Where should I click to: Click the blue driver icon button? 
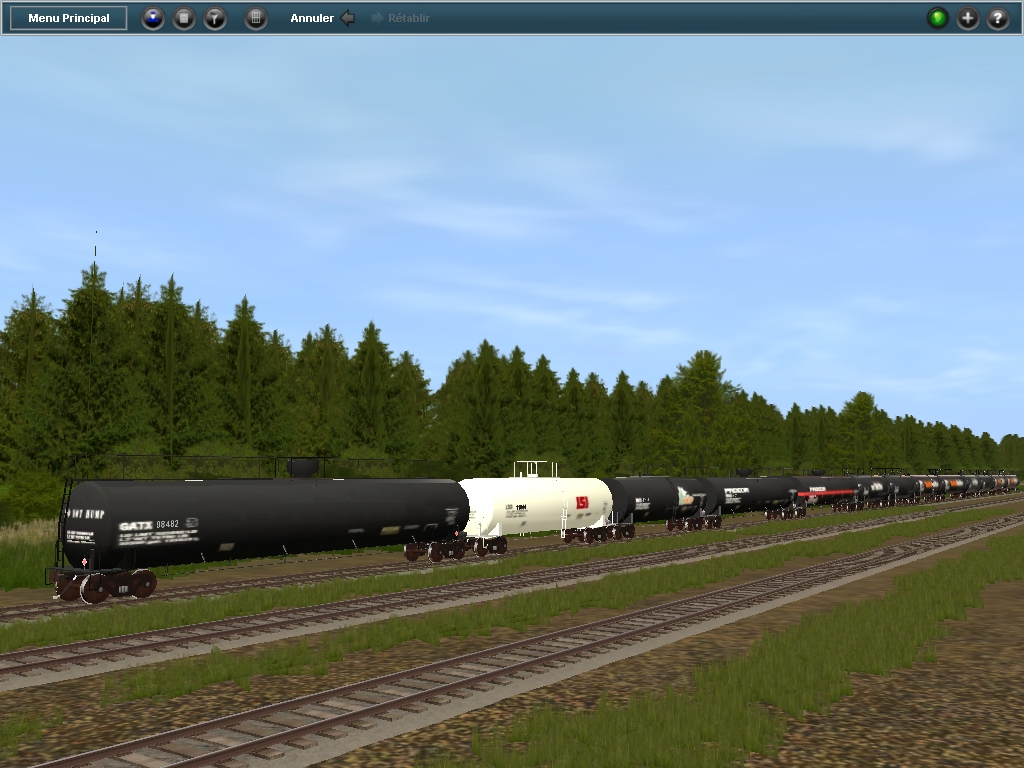[152, 18]
